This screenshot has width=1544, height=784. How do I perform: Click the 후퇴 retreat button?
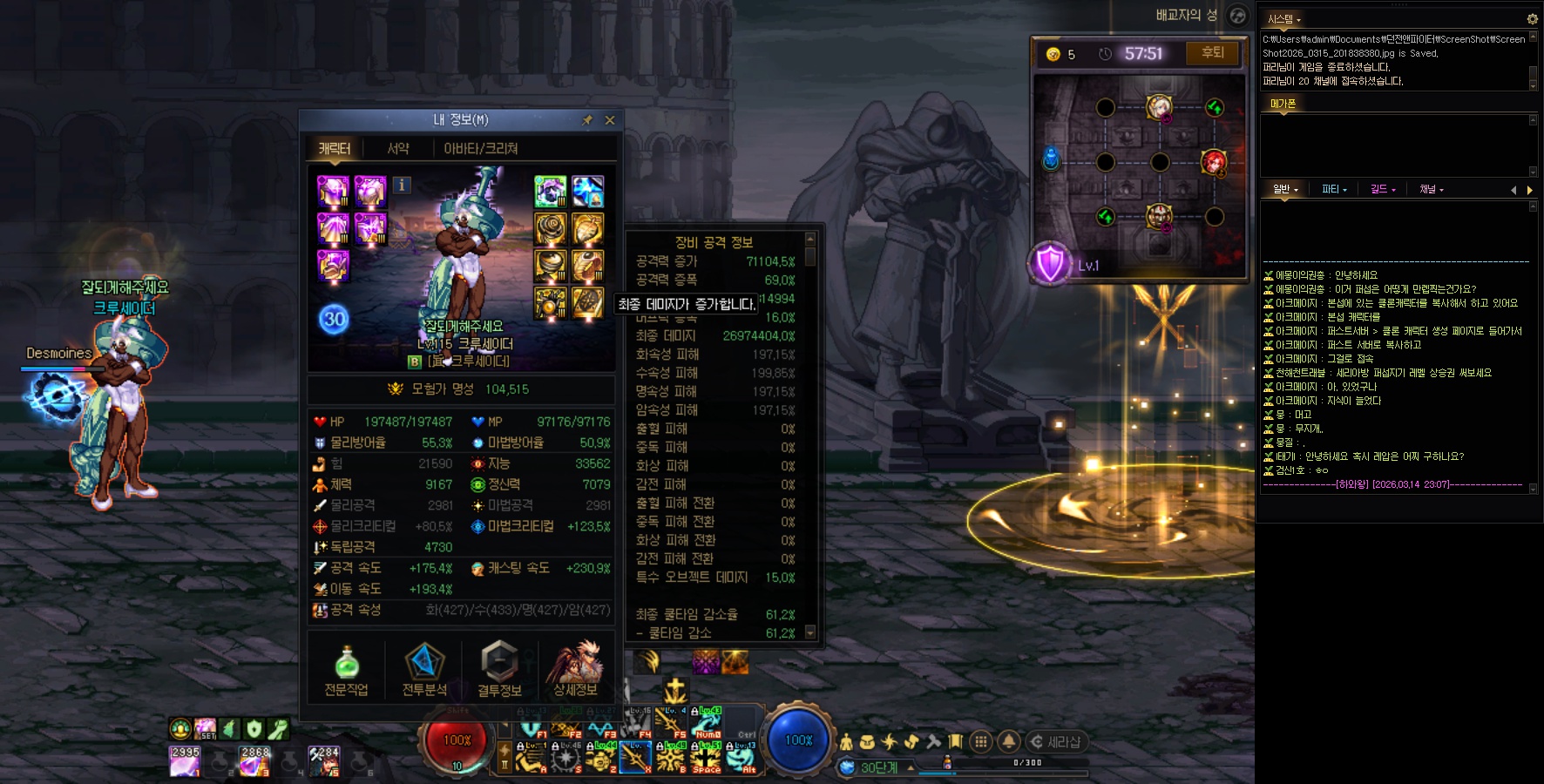click(x=1212, y=53)
